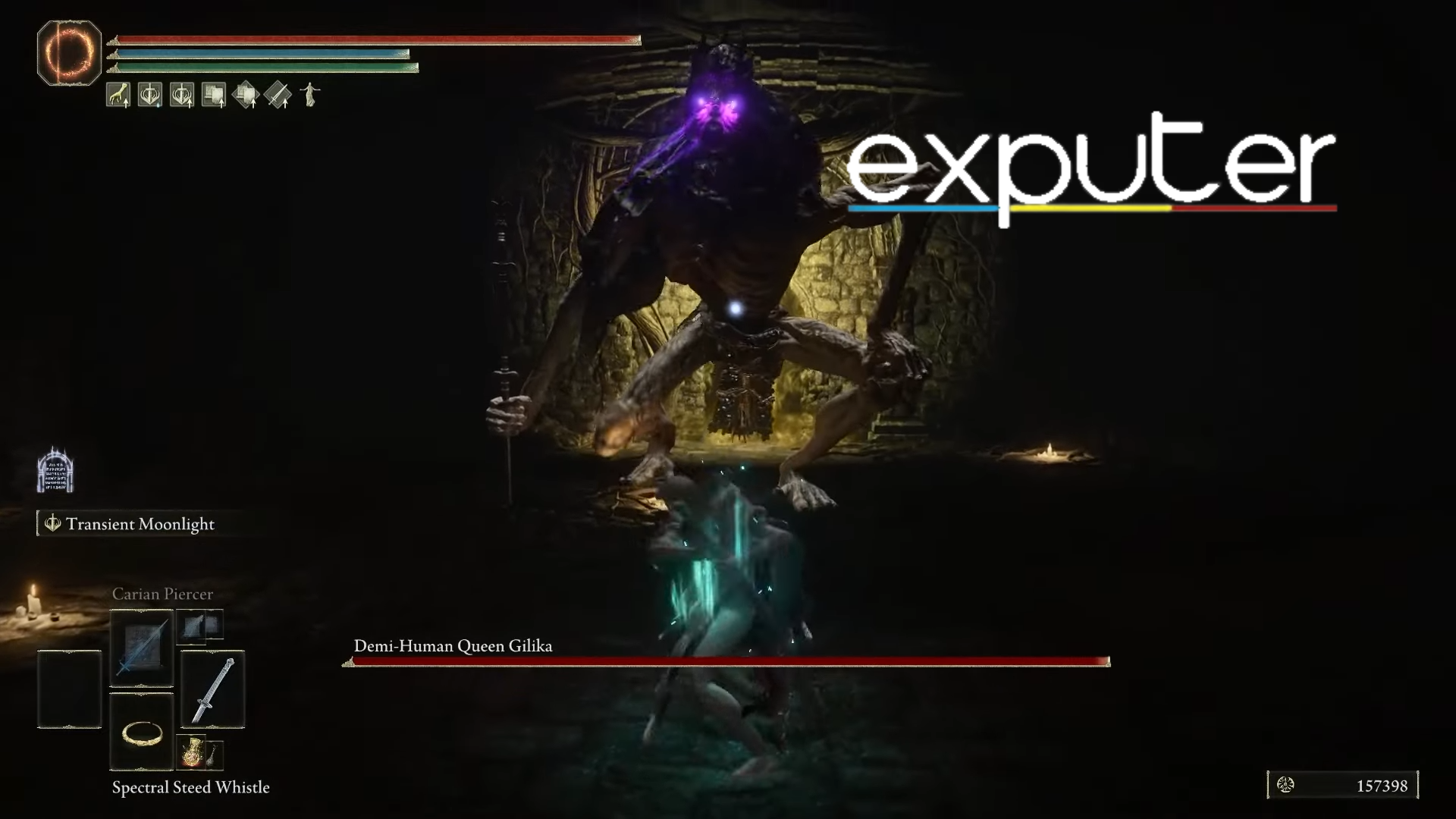Toggle the katana right-hand weapon slot
The image size is (1456, 819).
213,687
